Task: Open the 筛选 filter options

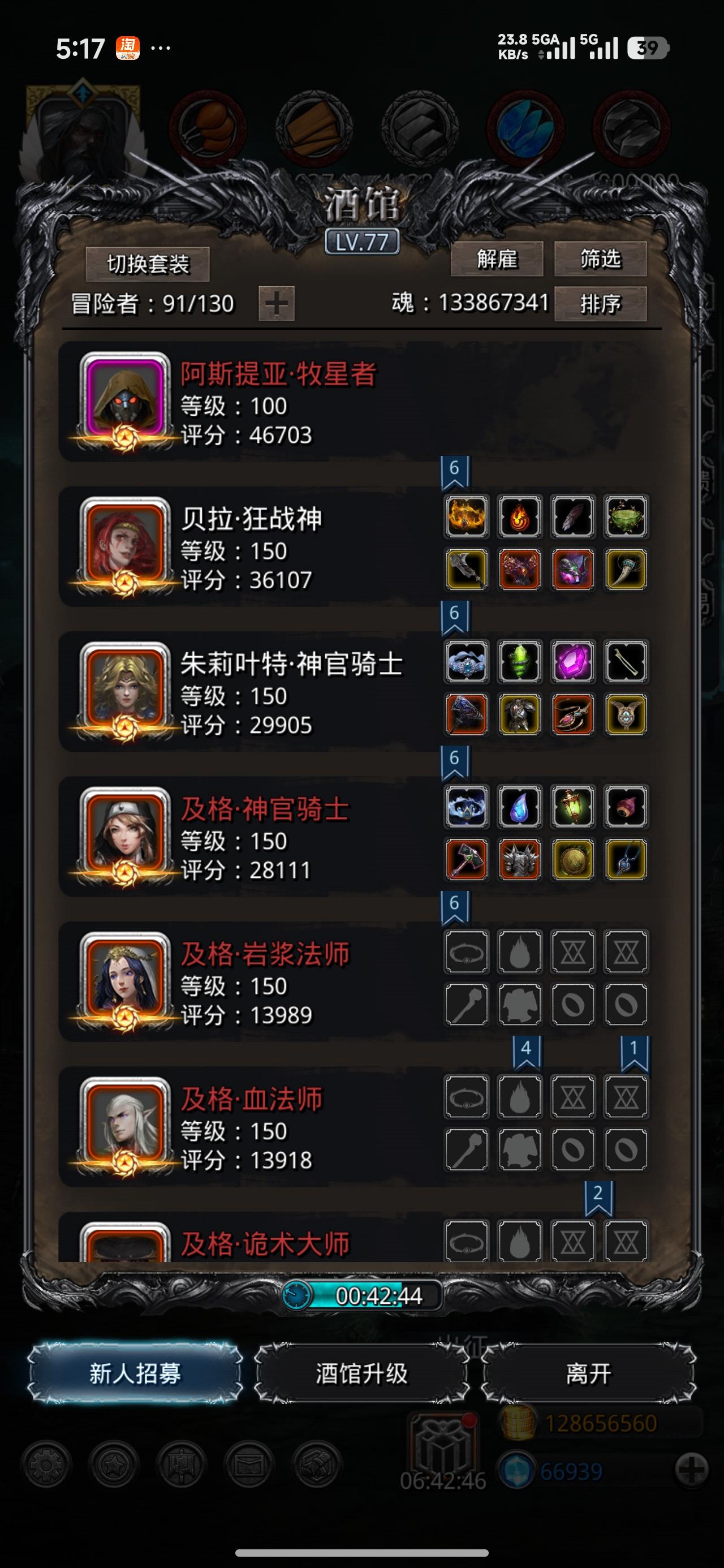Action: pos(600,261)
